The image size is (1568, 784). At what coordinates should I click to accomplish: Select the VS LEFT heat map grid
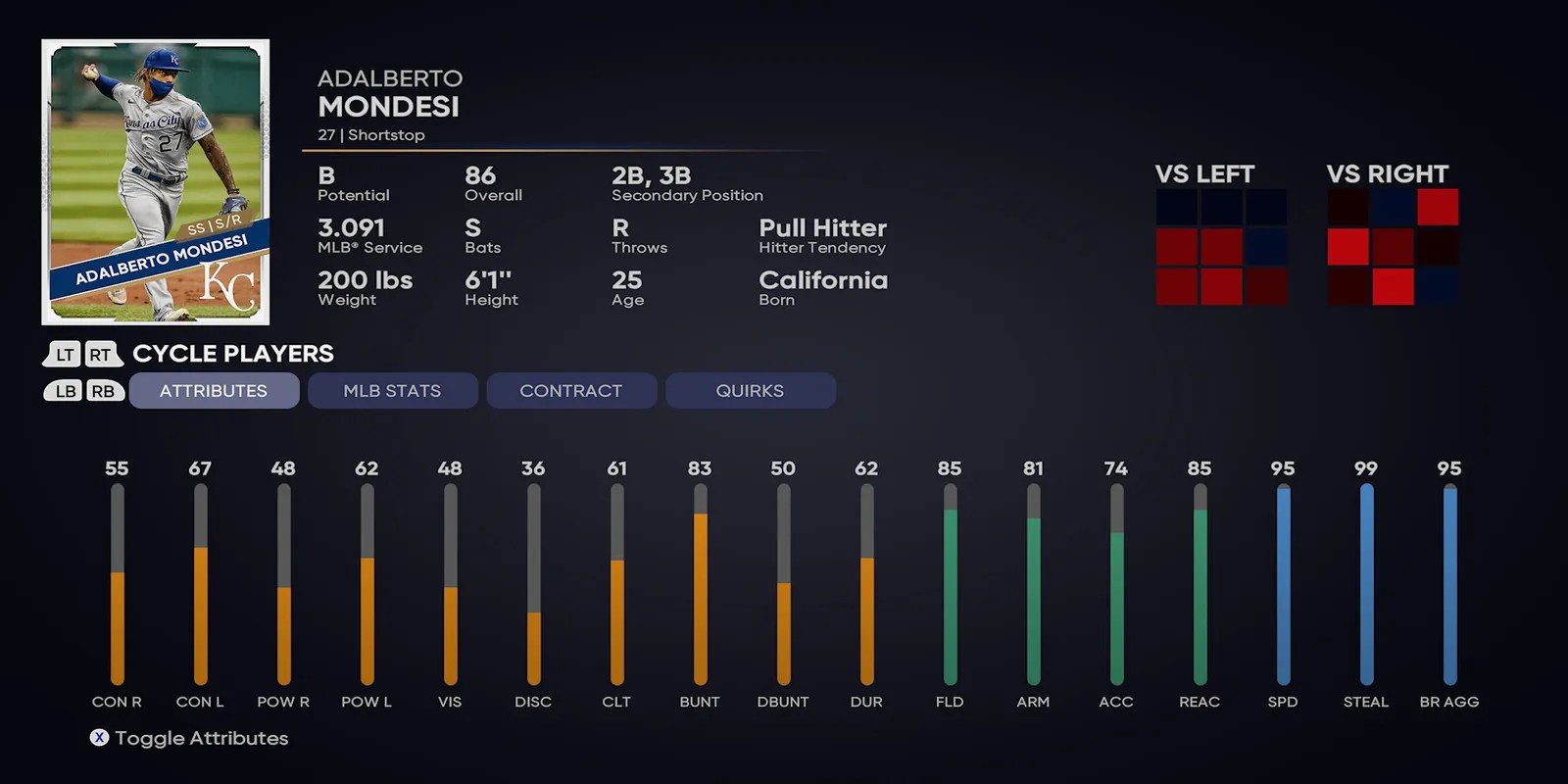coord(1220,245)
